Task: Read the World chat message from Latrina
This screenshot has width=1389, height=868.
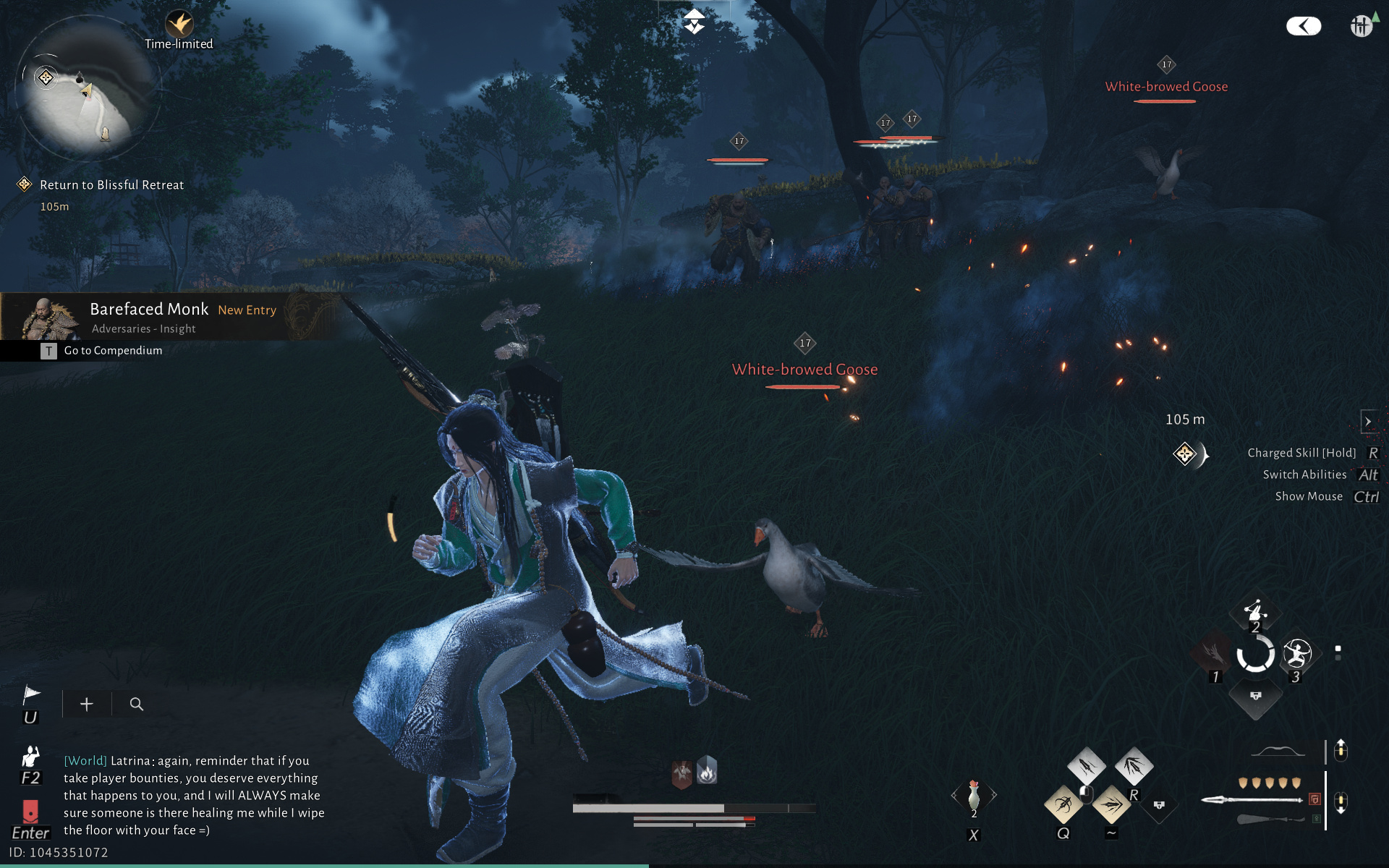Action: tap(194, 795)
